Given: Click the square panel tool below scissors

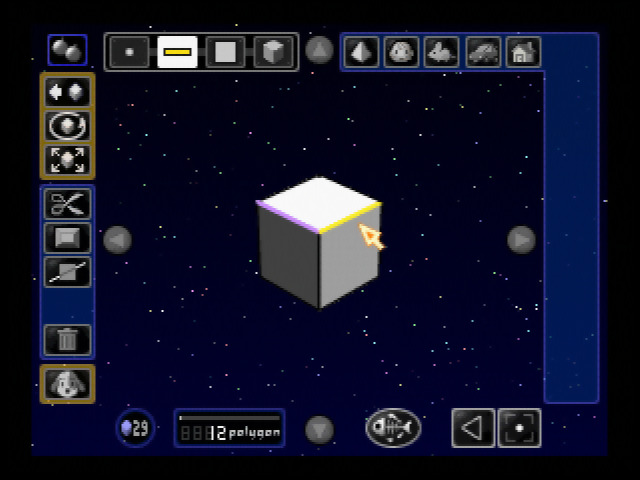Looking at the screenshot, I should click(67, 238).
